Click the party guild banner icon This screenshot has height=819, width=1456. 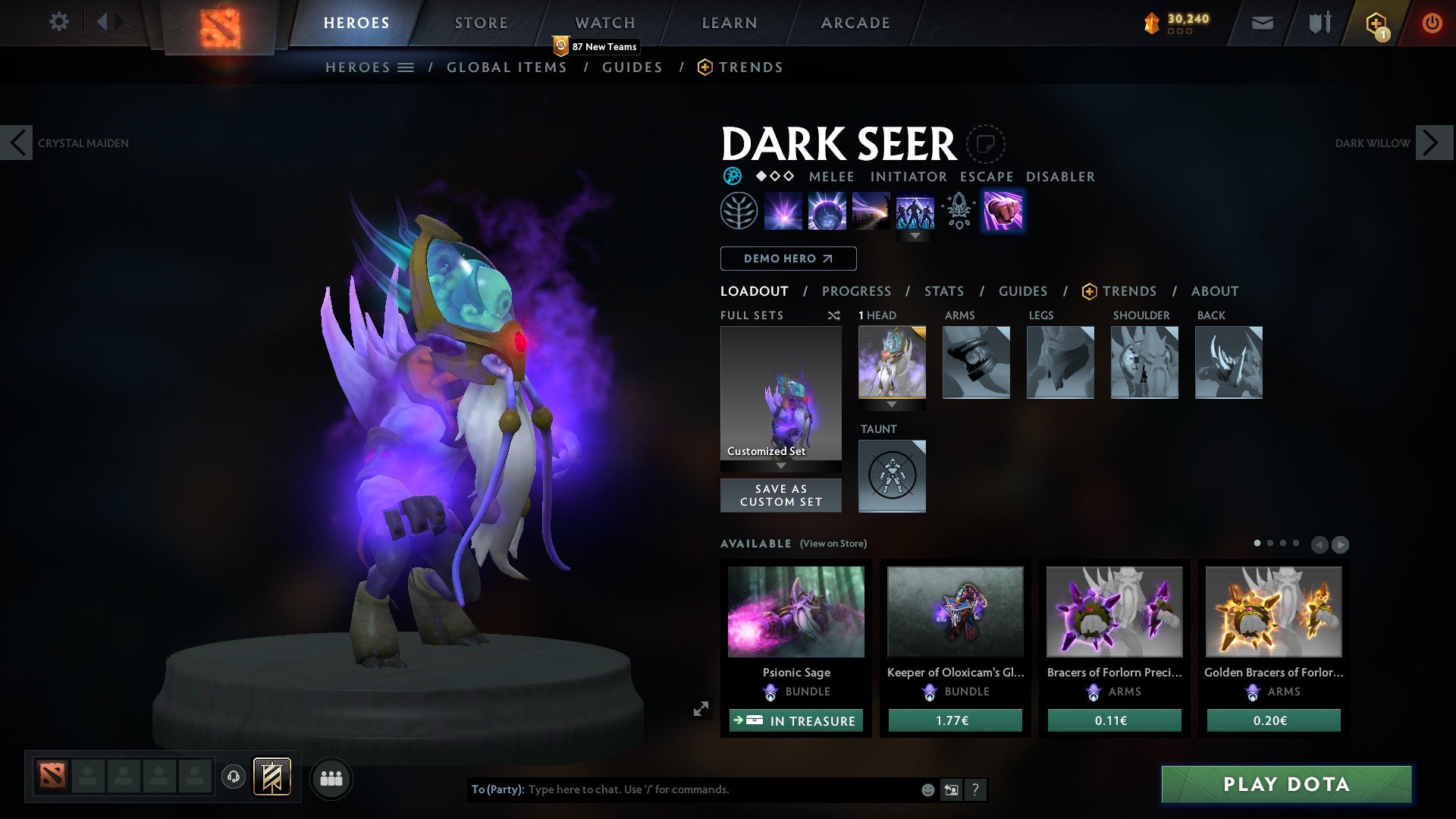point(271,777)
